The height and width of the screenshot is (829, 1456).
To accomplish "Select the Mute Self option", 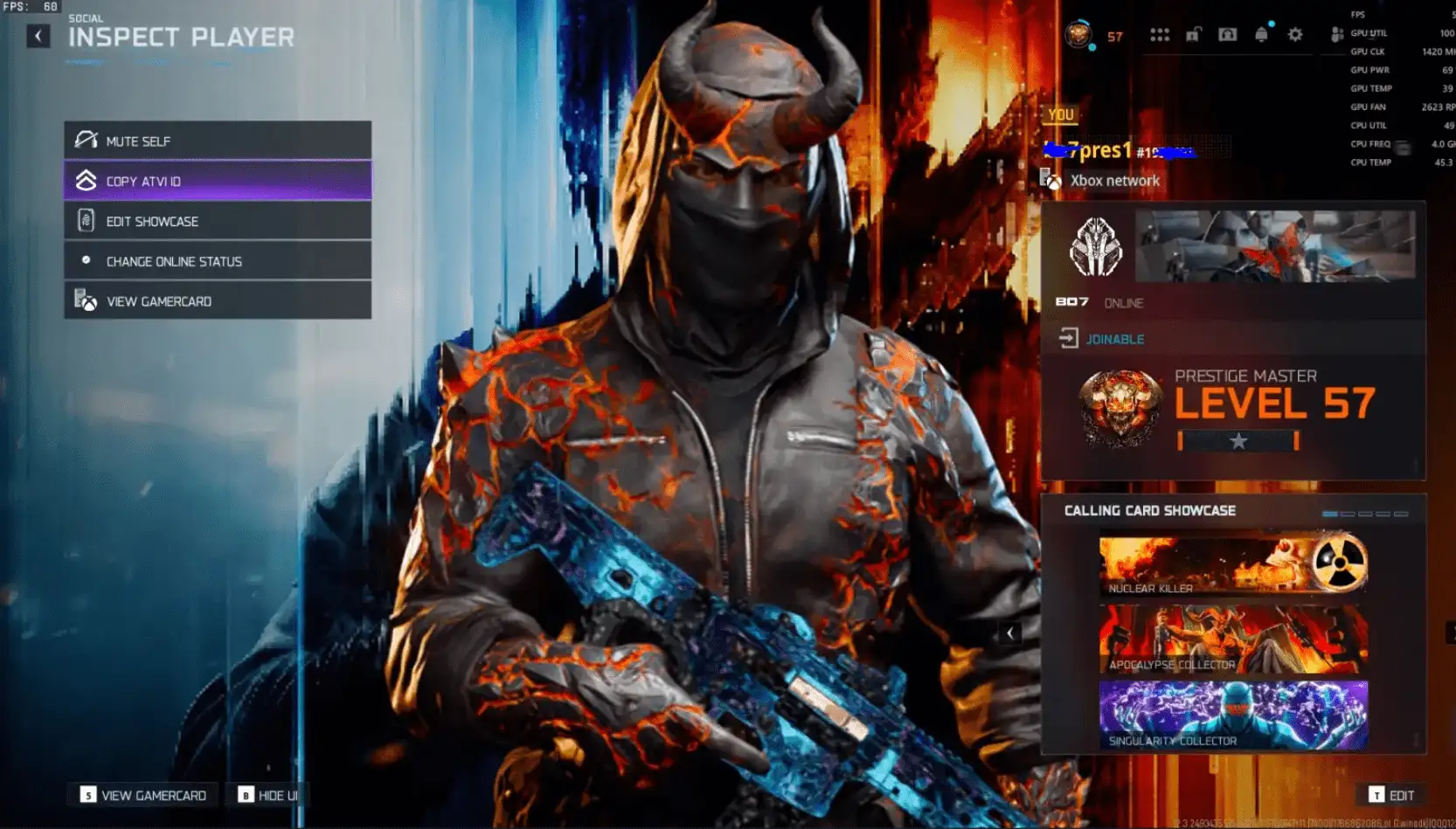I will tap(218, 141).
